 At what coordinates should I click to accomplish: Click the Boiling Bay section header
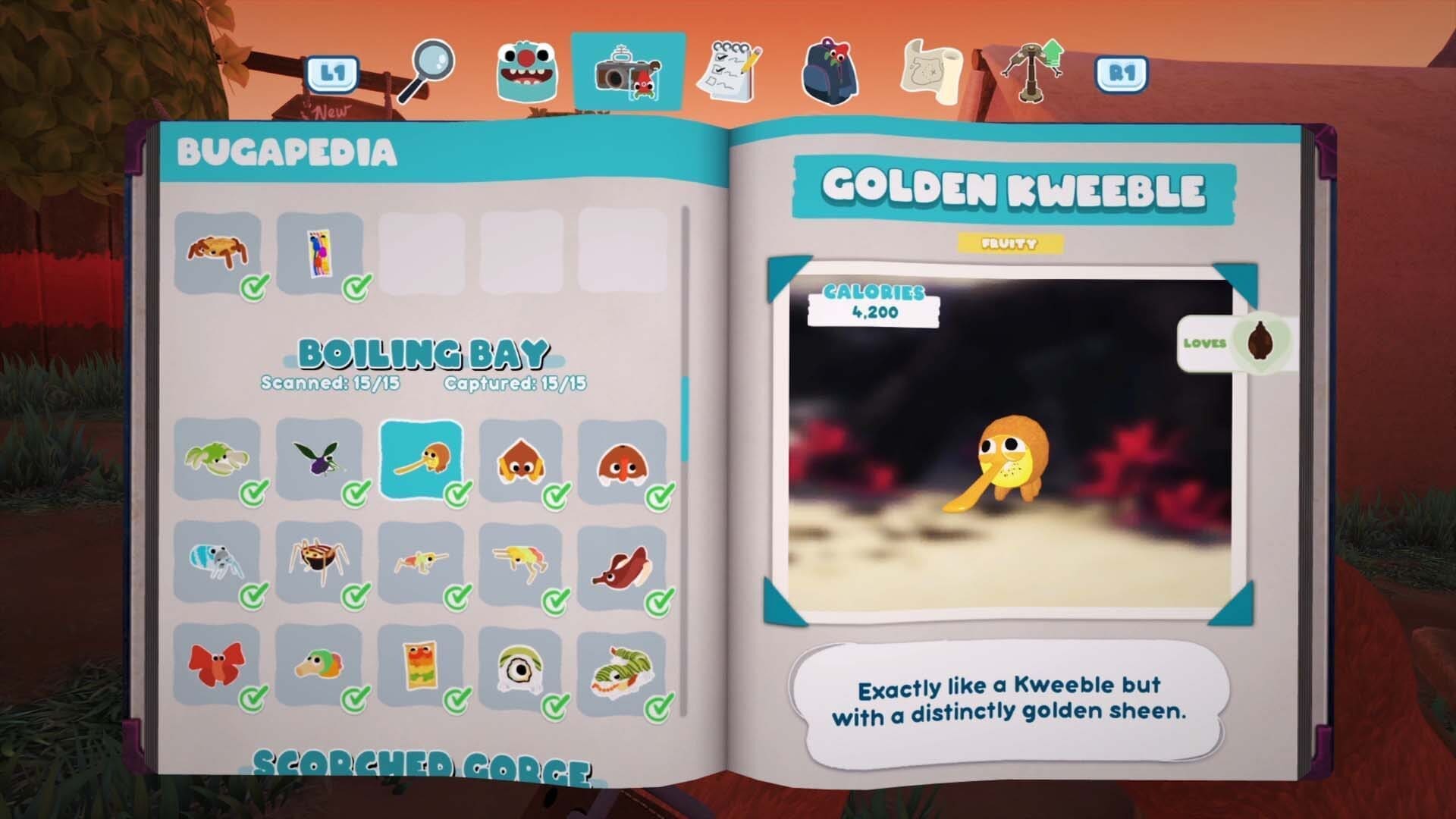(x=425, y=353)
